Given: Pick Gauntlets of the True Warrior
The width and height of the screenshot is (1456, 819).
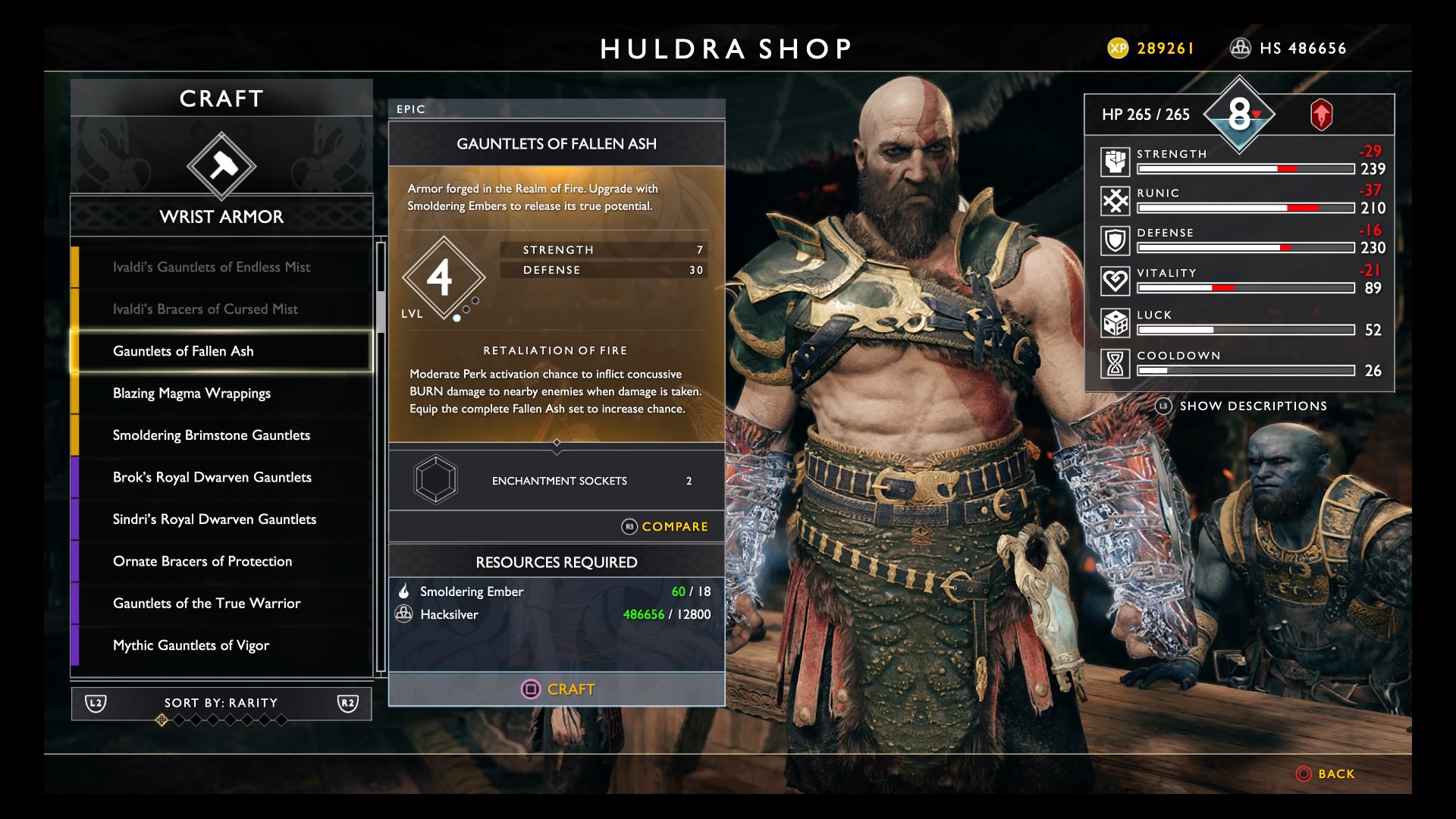Looking at the screenshot, I should tap(207, 603).
